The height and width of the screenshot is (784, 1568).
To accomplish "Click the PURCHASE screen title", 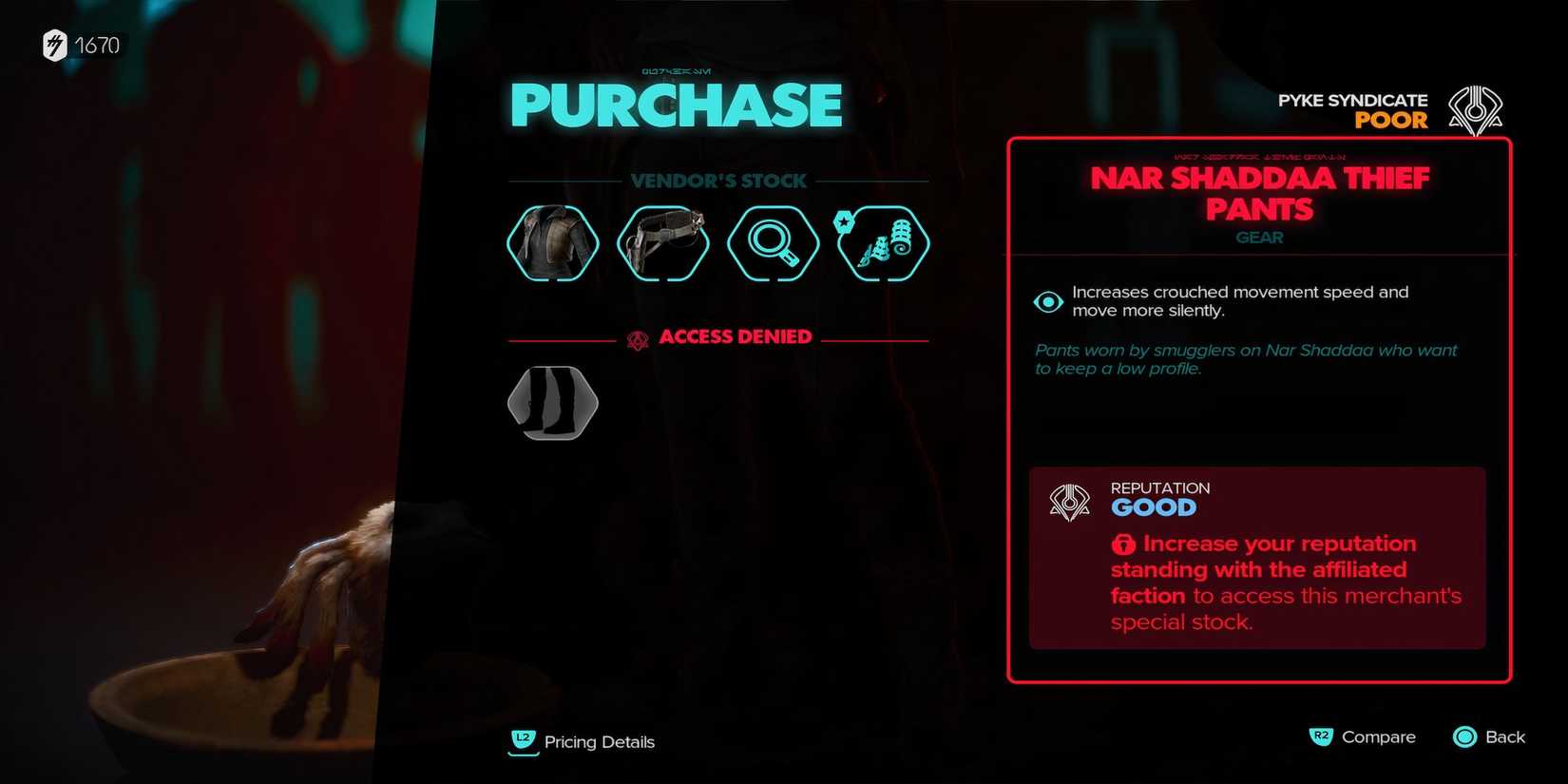I will tap(676, 105).
